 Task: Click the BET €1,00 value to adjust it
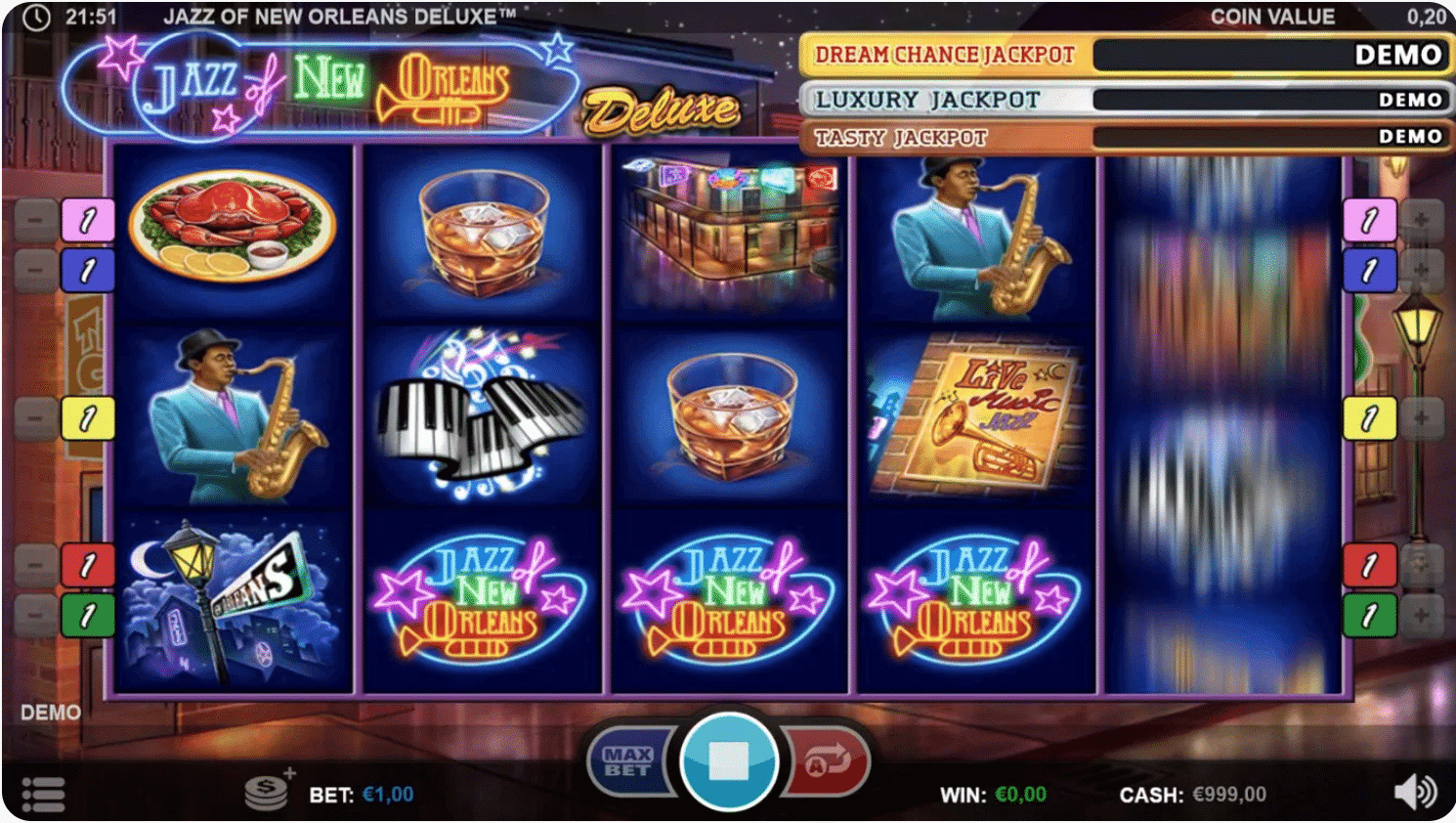coord(389,794)
